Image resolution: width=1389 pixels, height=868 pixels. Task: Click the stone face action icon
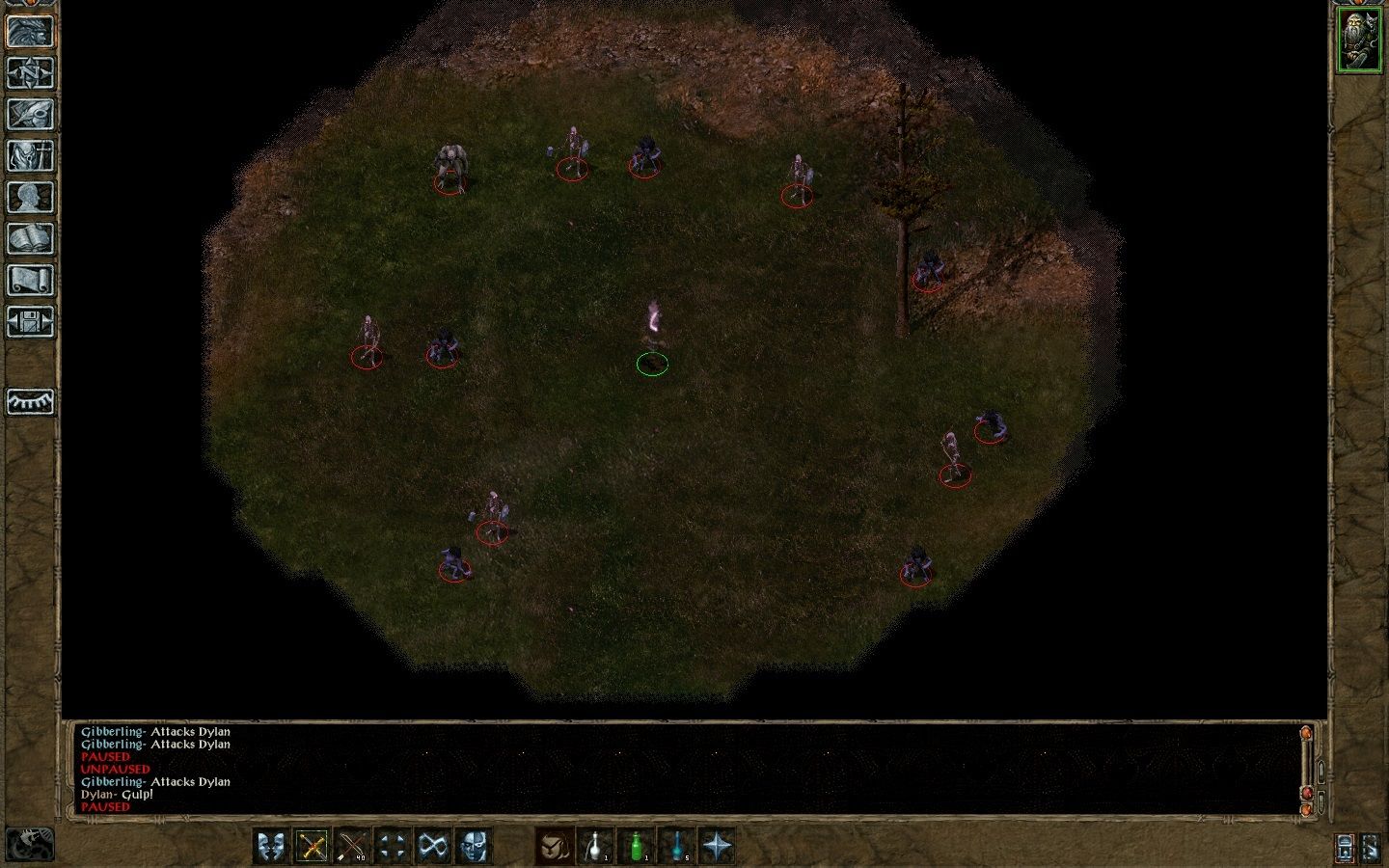pyautogui.click(x=474, y=845)
